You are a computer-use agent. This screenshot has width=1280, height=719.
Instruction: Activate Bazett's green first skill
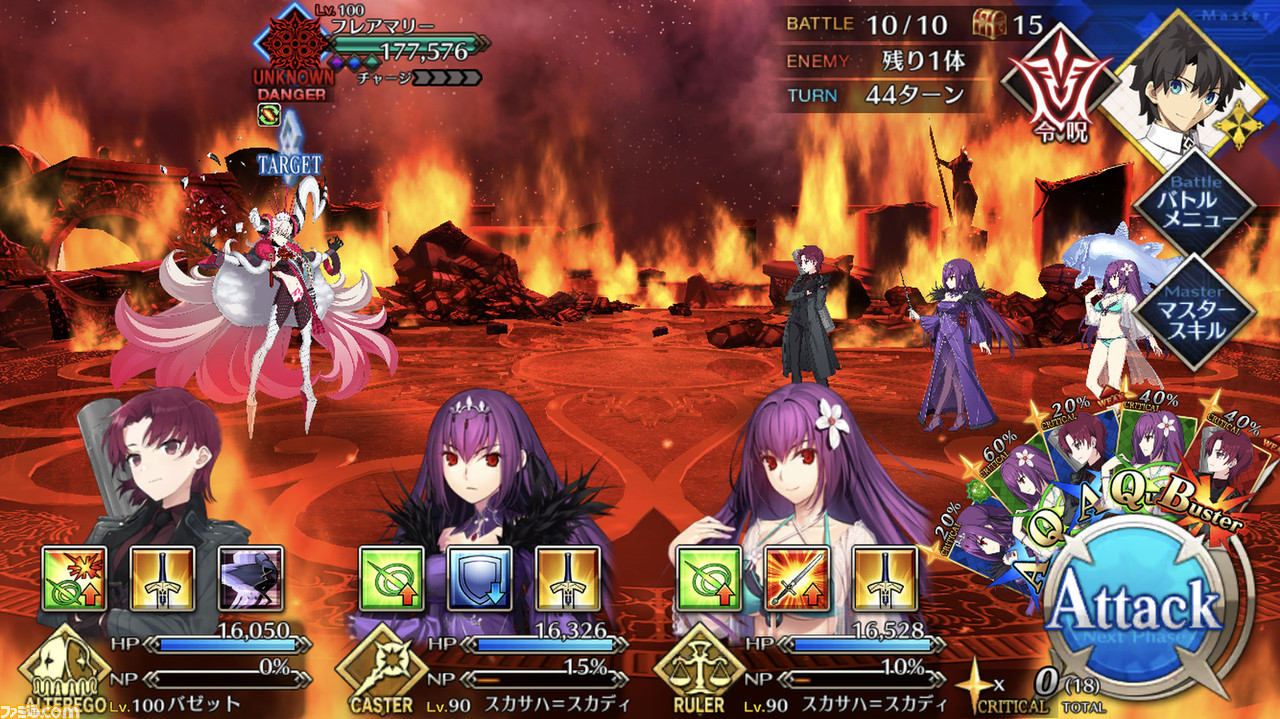[74, 578]
